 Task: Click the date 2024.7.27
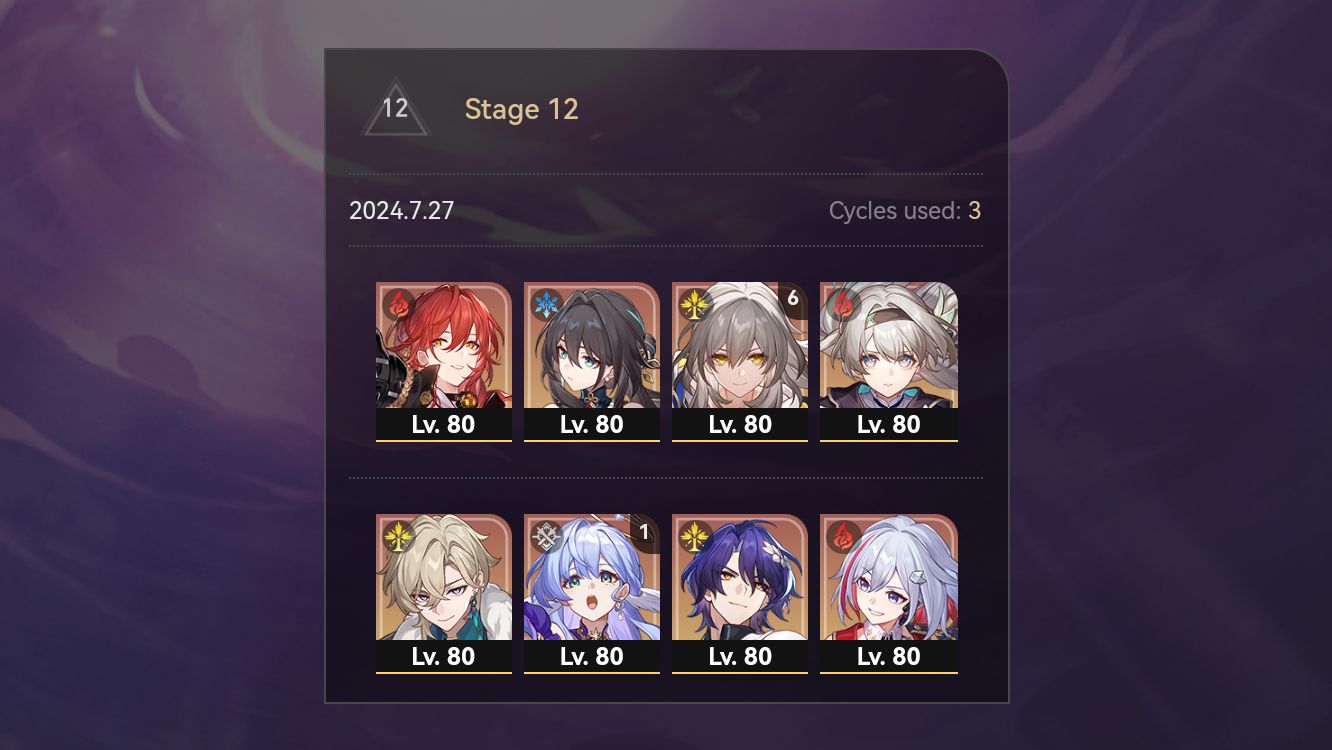pos(402,211)
